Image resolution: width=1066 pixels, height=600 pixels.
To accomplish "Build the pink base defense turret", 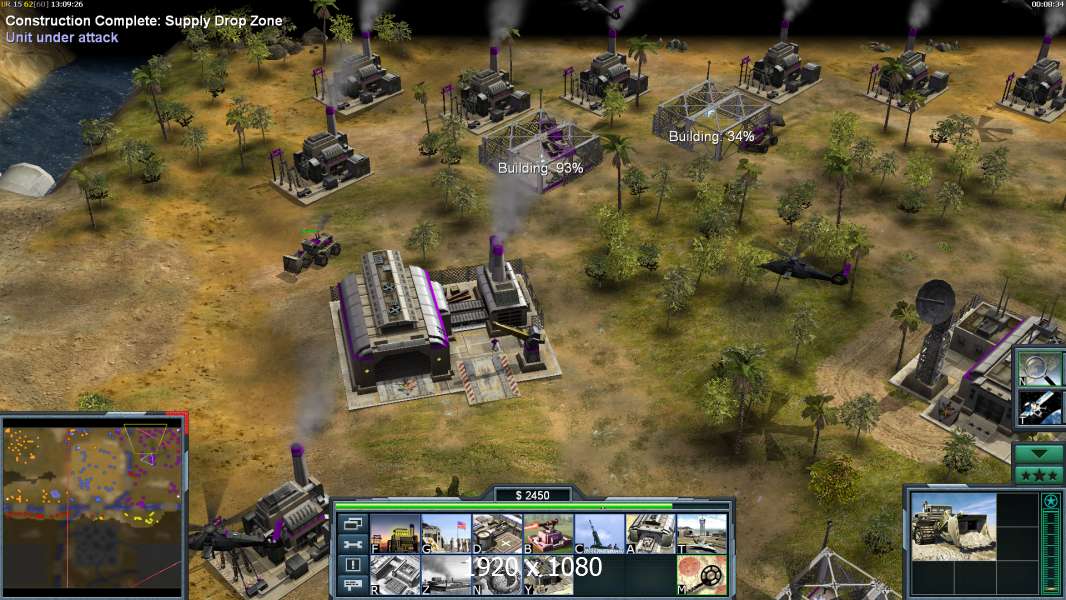I will tap(548, 533).
